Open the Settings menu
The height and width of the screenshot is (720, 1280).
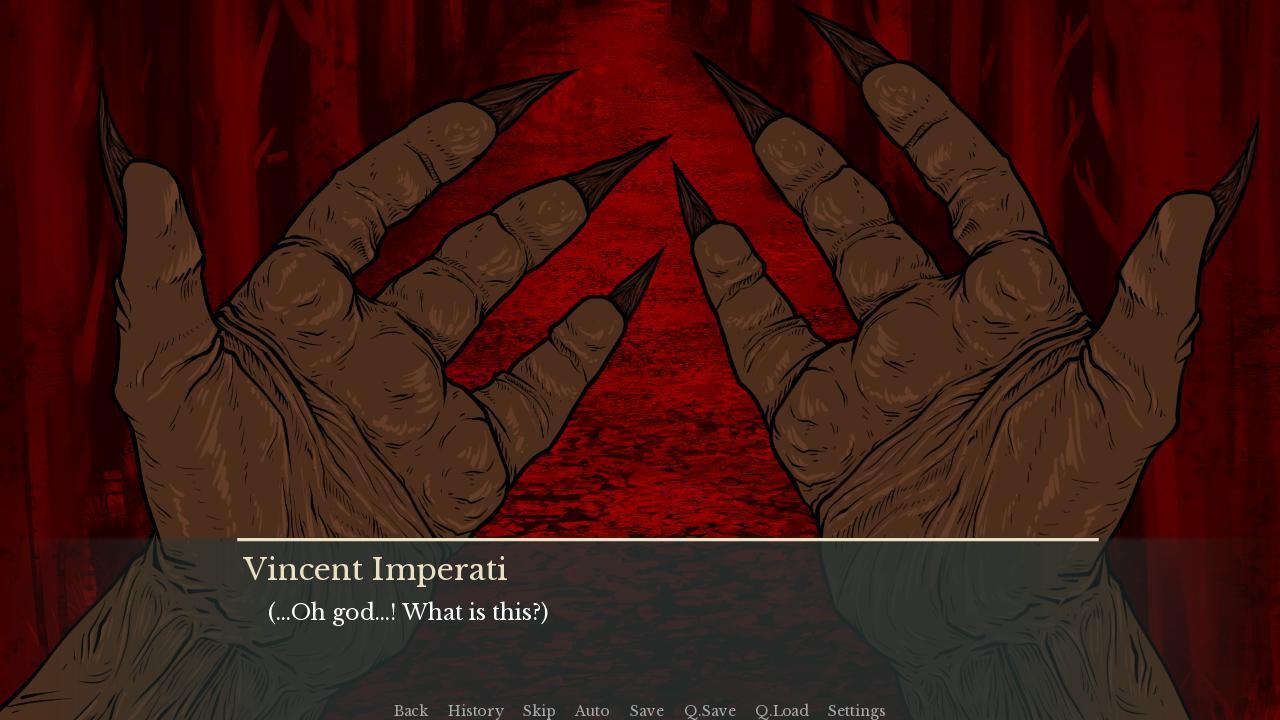click(856, 710)
